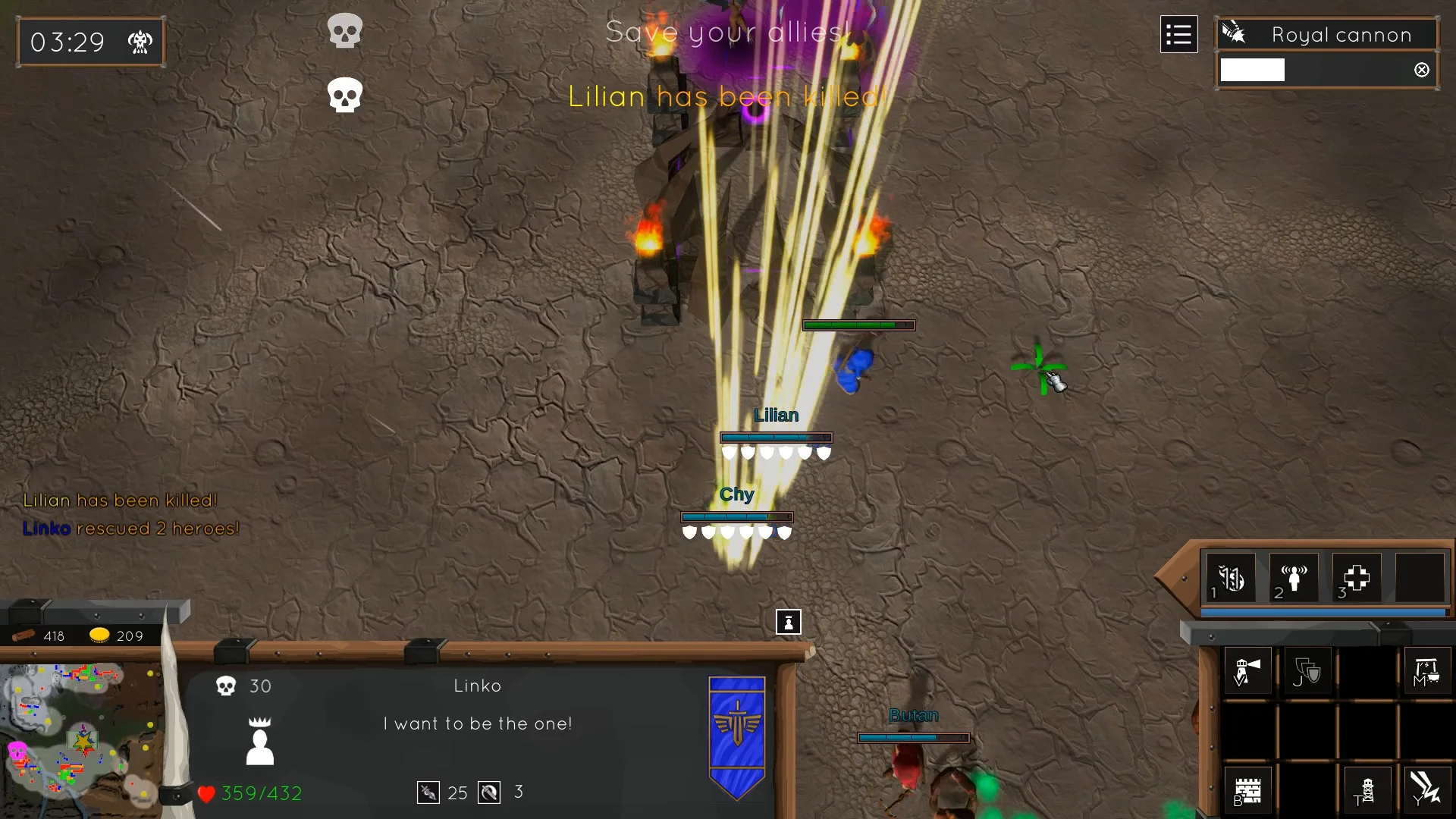Use the rally signal ability in slot 2
The width and height of the screenshot is (1456, 819).
[x=1294, y=579]
